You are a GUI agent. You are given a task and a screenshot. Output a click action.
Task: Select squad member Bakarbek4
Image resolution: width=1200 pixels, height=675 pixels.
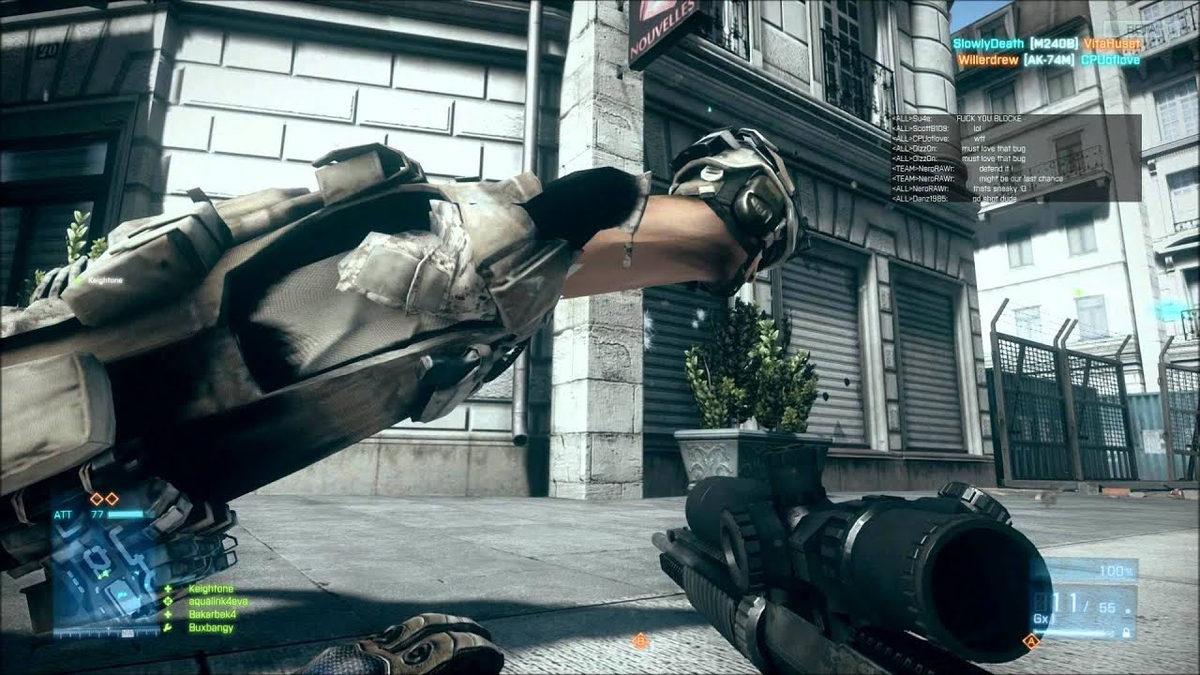point(213,614)
